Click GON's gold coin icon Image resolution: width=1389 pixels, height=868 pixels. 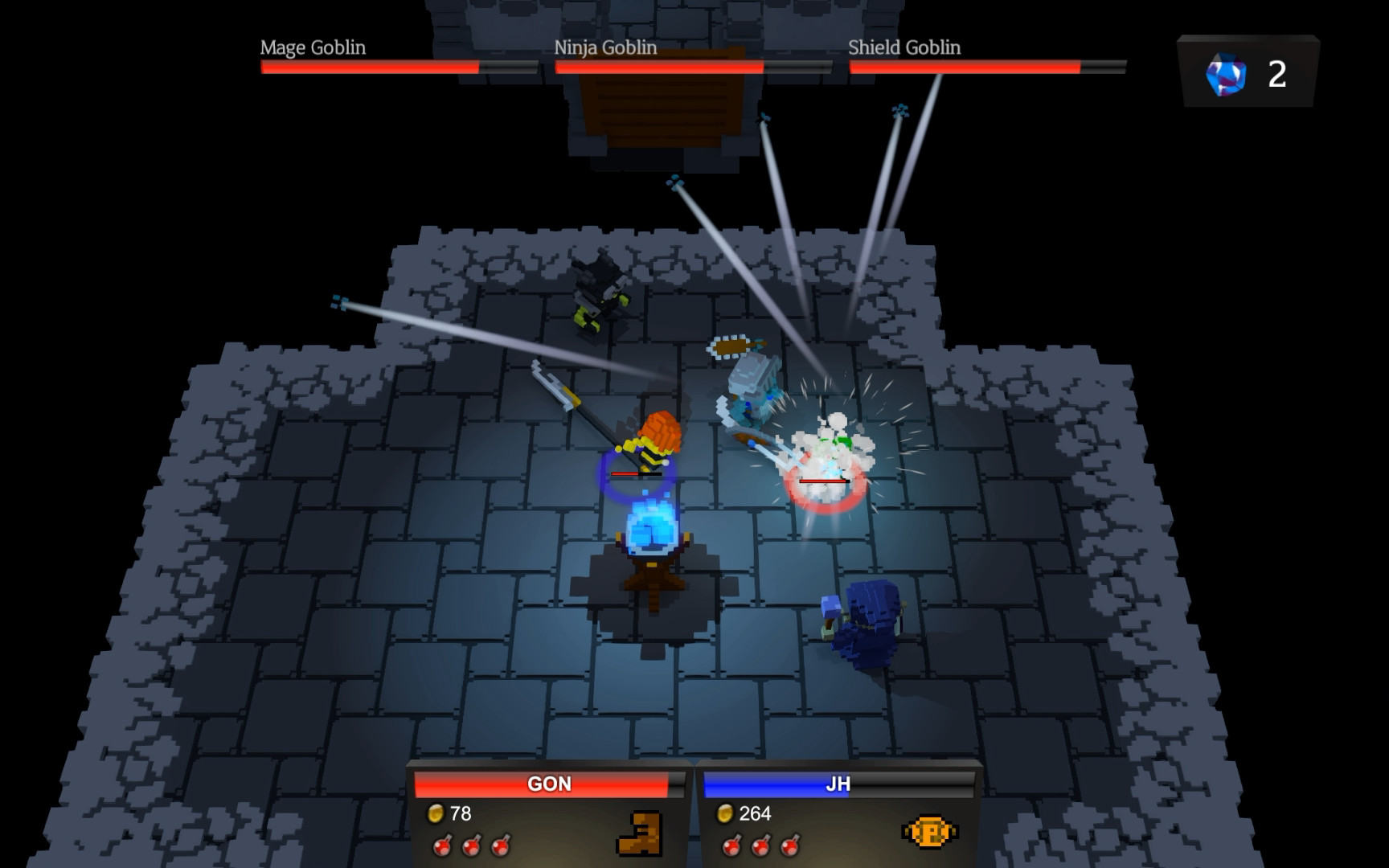coord(435,814)
